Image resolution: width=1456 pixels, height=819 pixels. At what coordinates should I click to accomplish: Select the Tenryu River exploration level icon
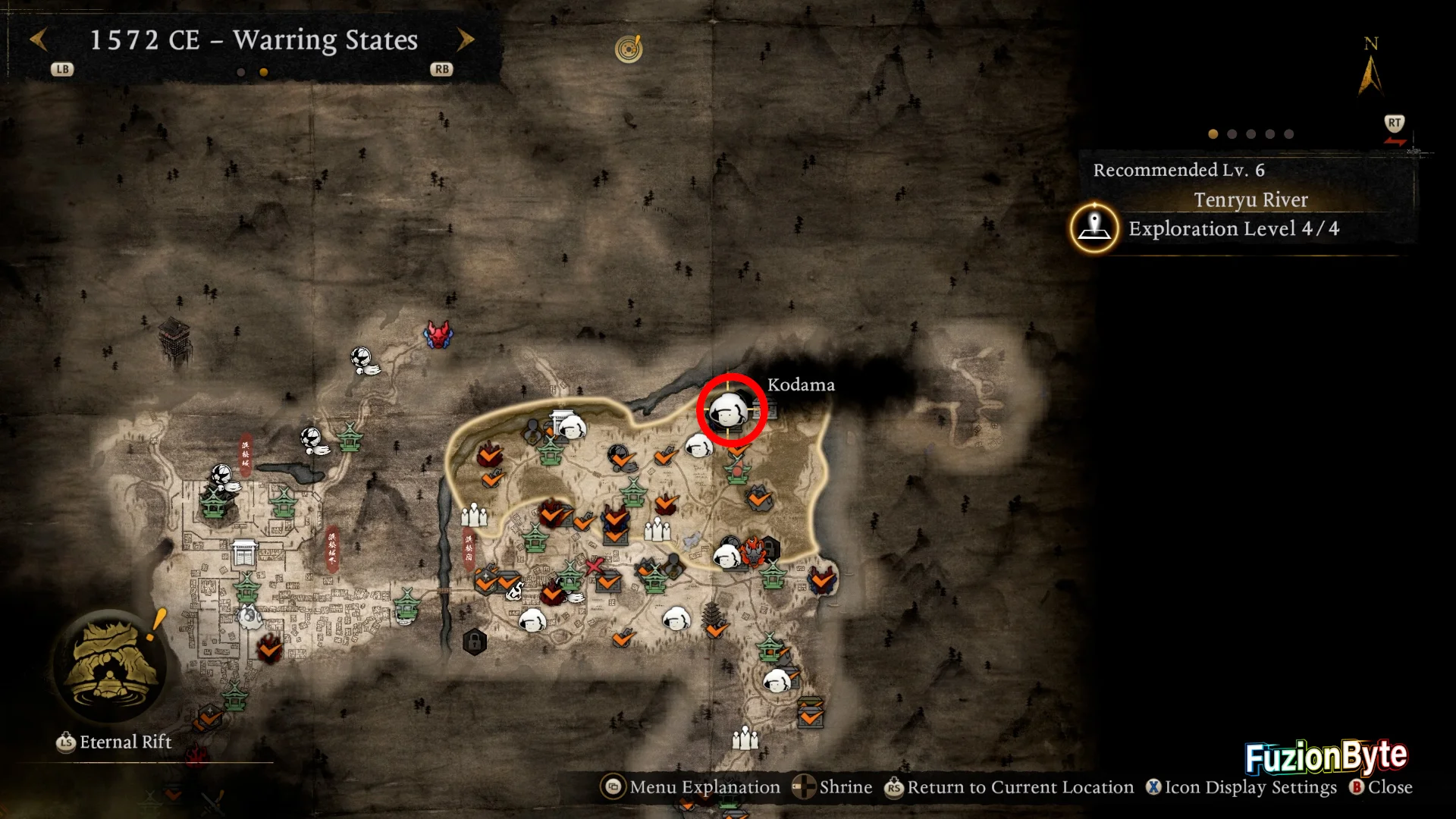[x=1094, y=227]
